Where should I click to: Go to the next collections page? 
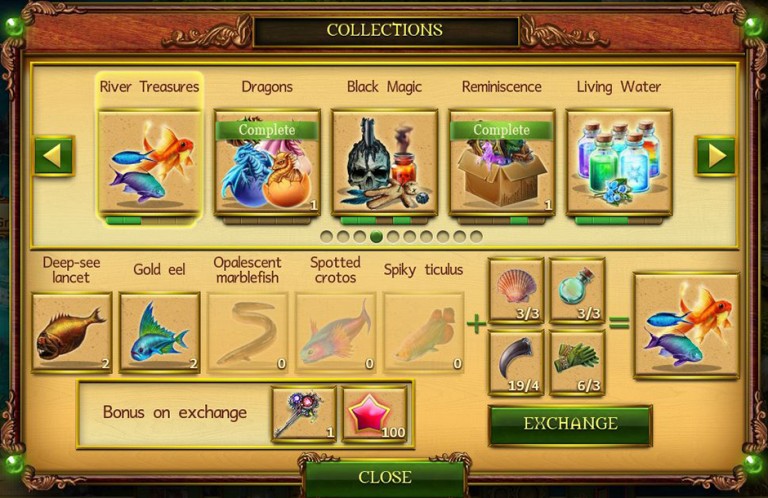715,156
